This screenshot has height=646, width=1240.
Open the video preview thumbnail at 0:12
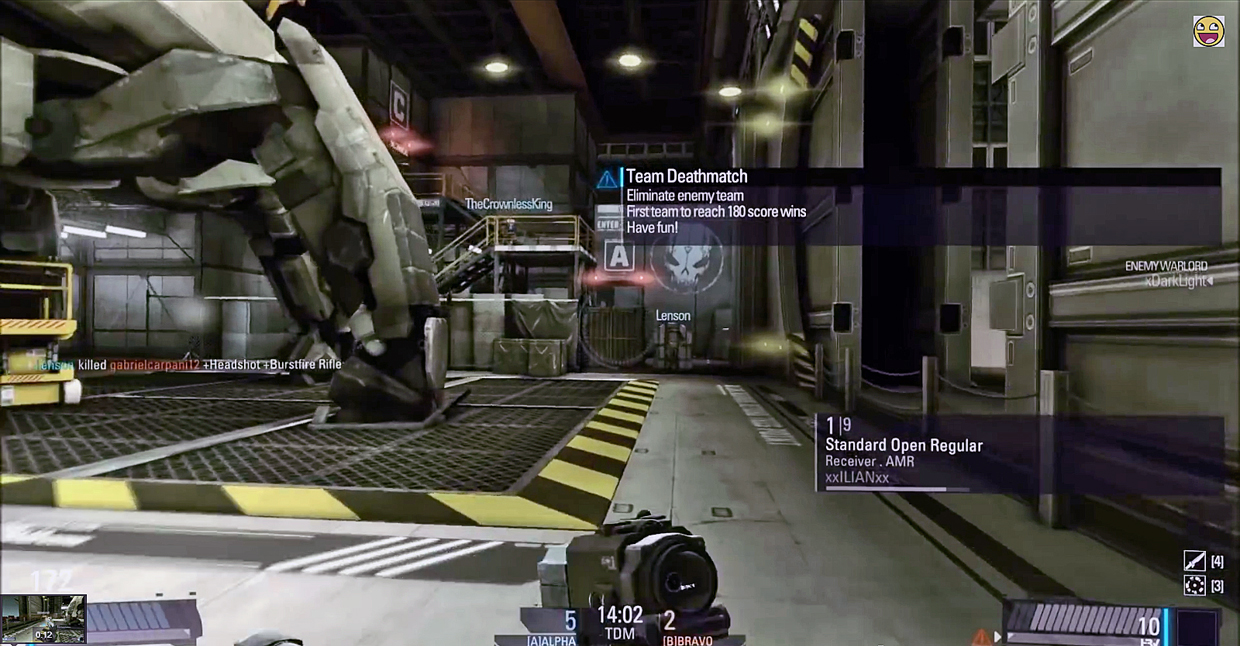(x=43, y=619)
